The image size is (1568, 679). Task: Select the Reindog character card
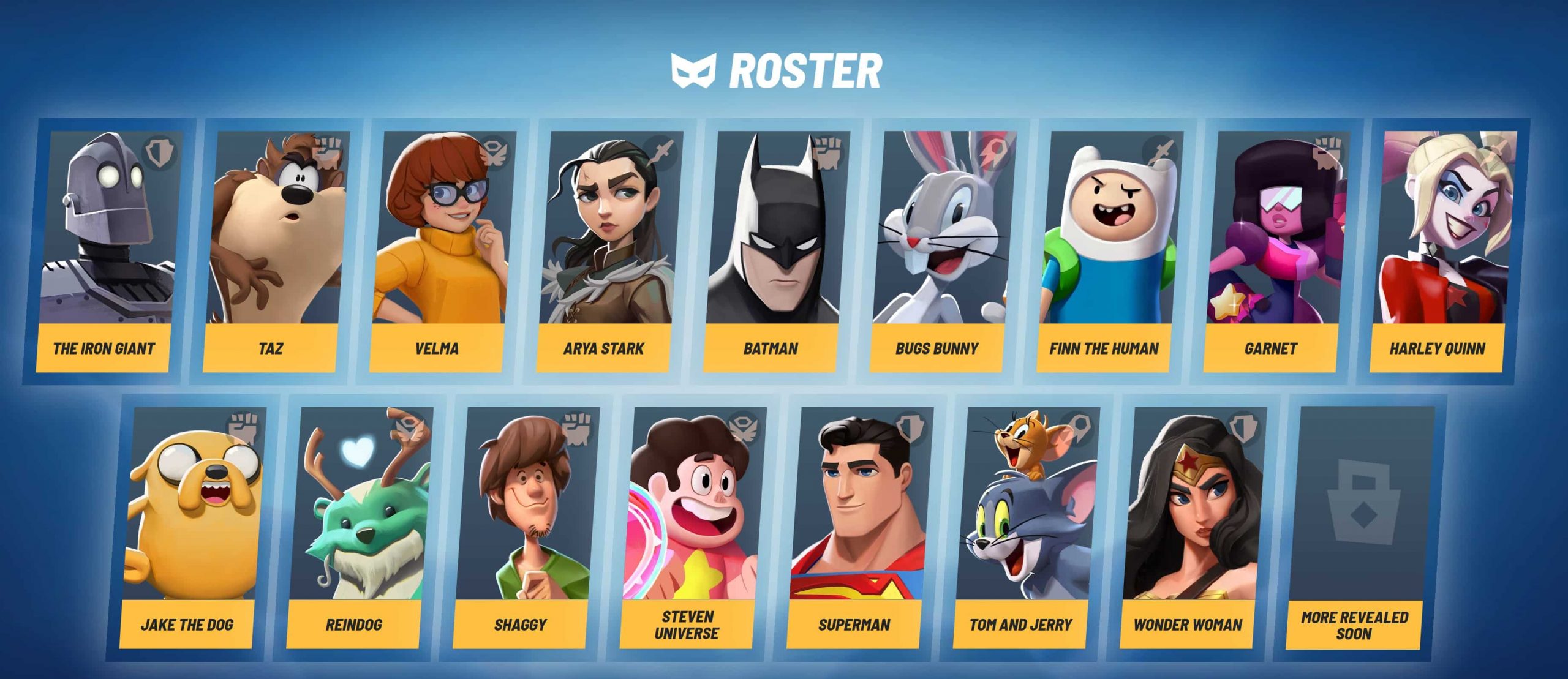pos(355,527)
